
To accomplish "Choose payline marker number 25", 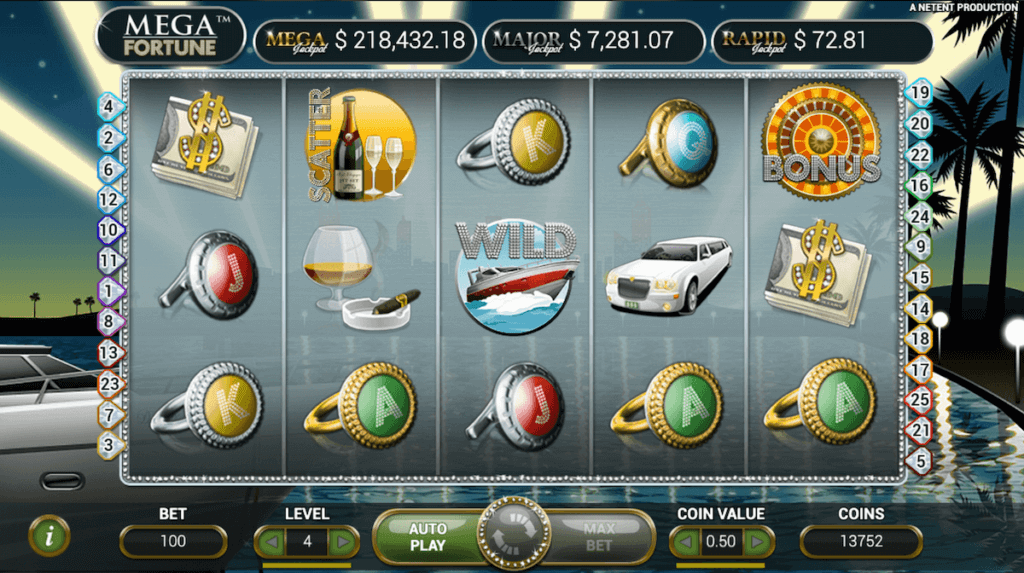I will coord(918,400).
